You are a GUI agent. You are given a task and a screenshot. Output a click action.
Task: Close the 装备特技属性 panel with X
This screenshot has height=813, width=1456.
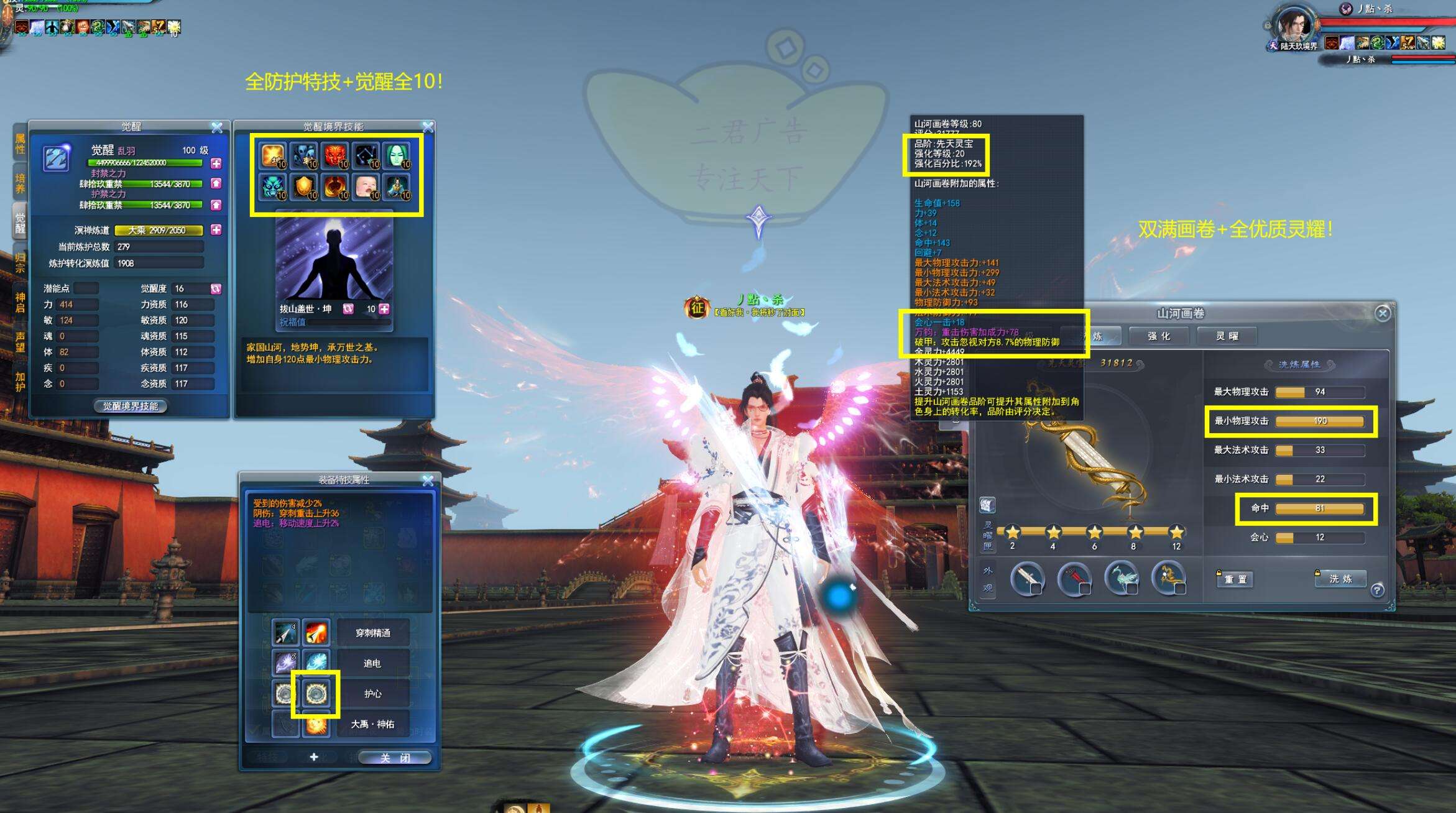(x=428, y=480)
